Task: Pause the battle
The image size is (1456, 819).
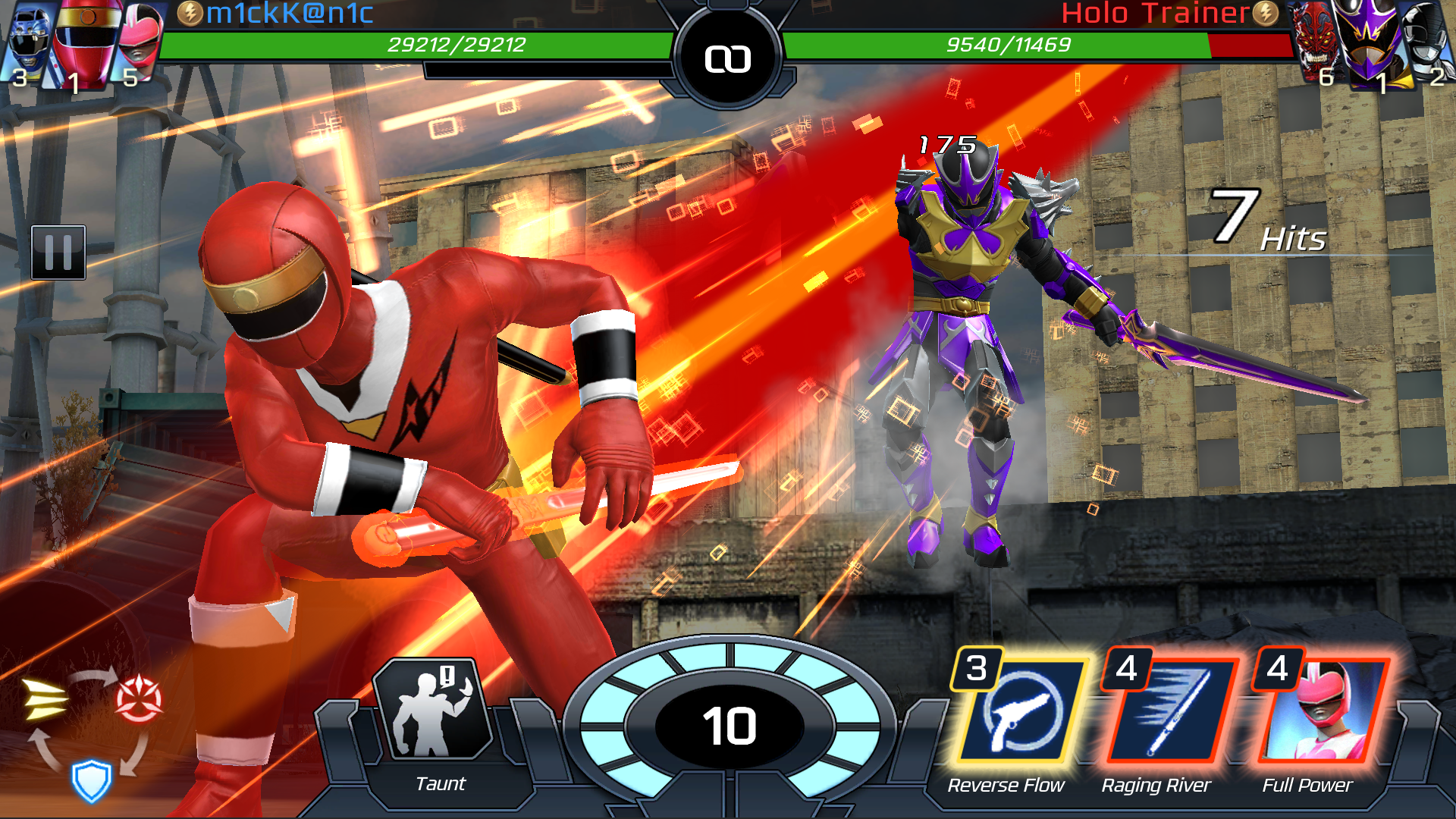Action: [58, 253]
